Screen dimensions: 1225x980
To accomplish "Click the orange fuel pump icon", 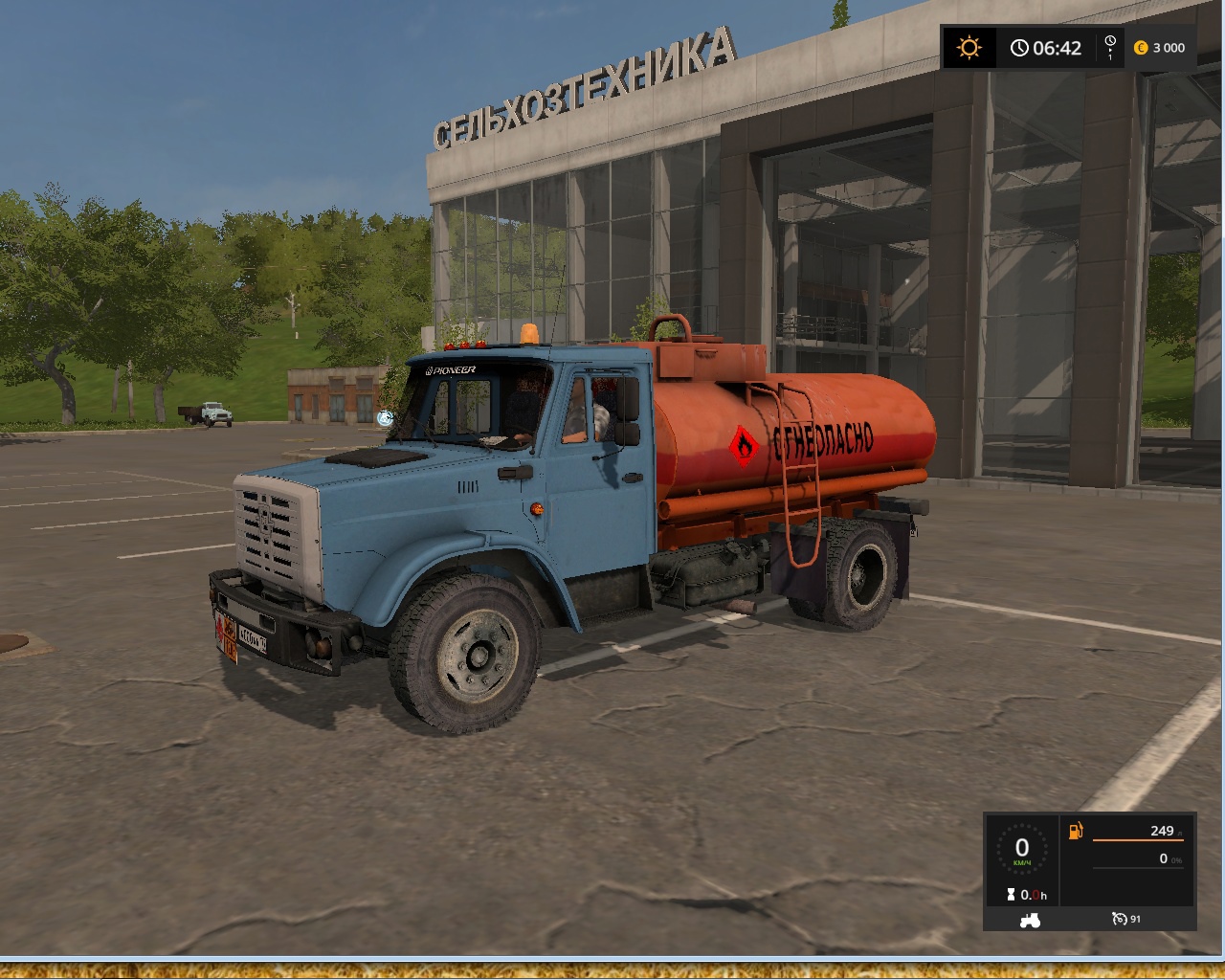I will [x=1076, y=831].
